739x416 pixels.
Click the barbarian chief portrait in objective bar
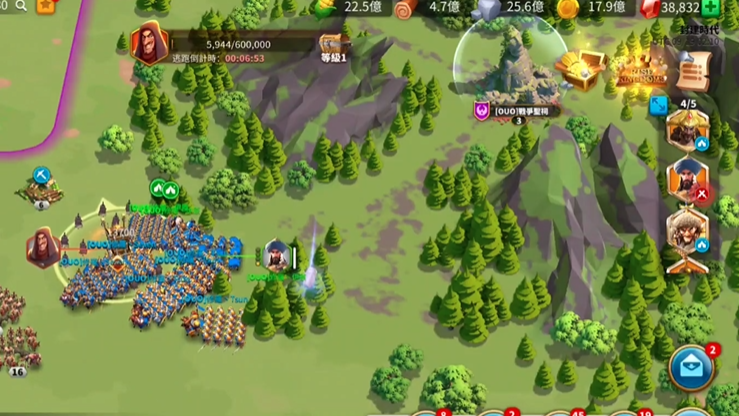click(x=150, y=44)
